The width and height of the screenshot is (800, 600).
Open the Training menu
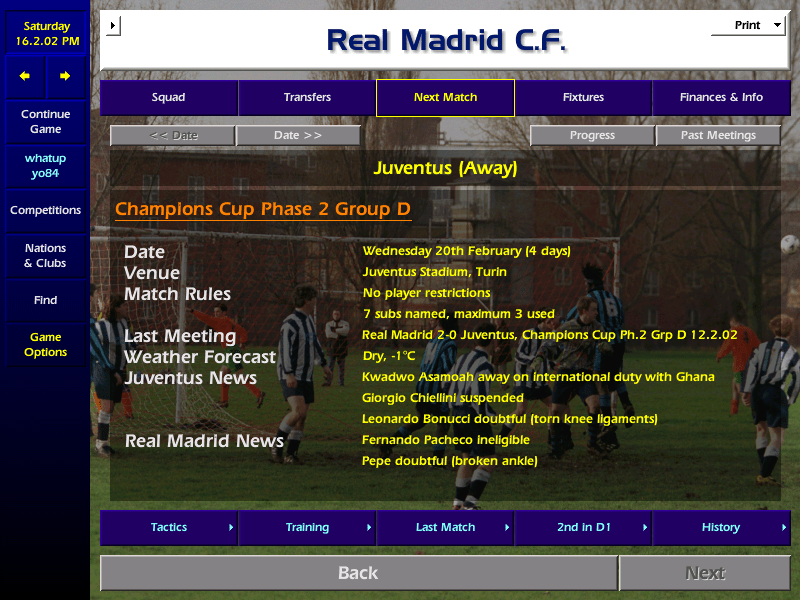(307, 528)
